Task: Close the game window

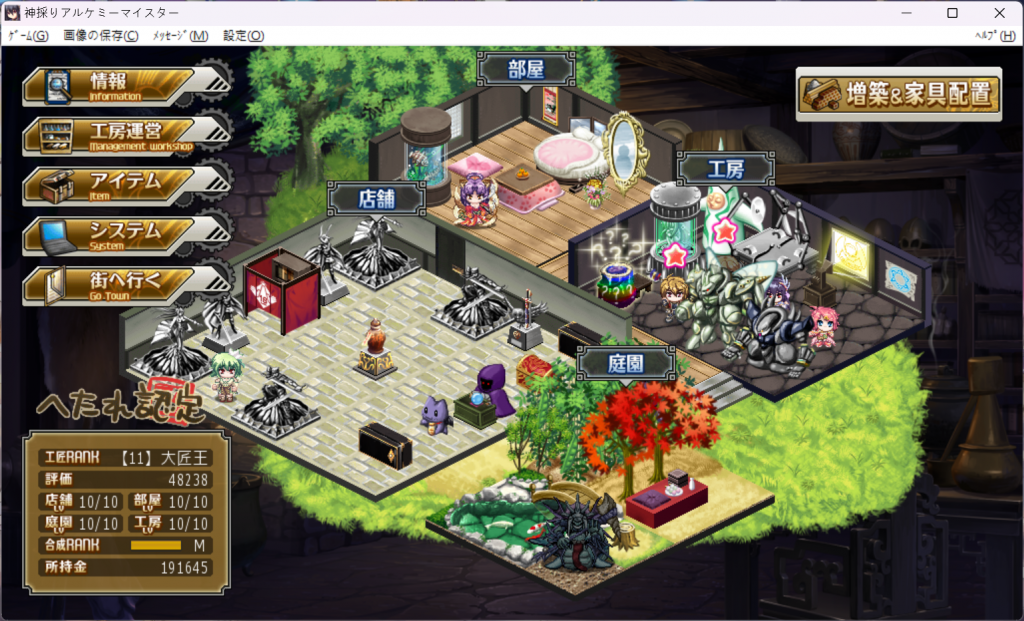Action: [x=999, y=13]
